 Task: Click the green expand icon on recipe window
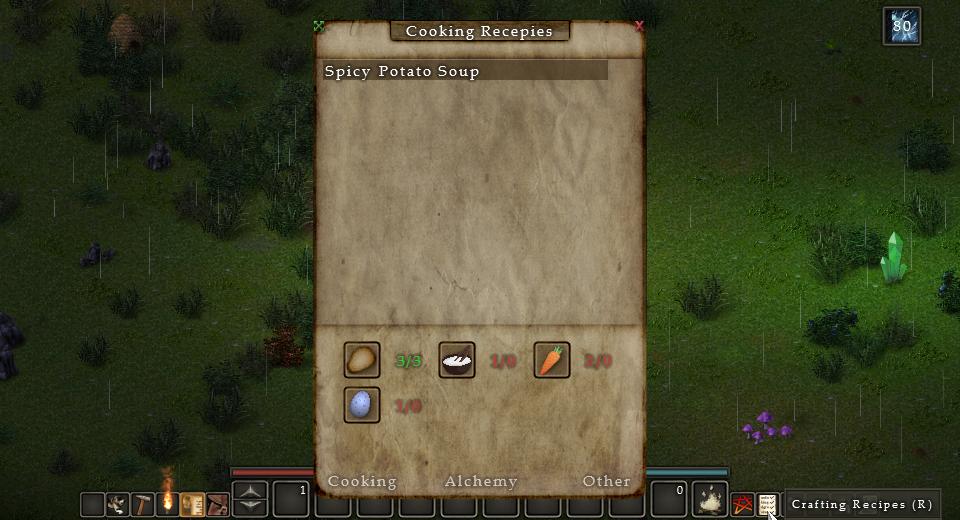pos(319,27)
